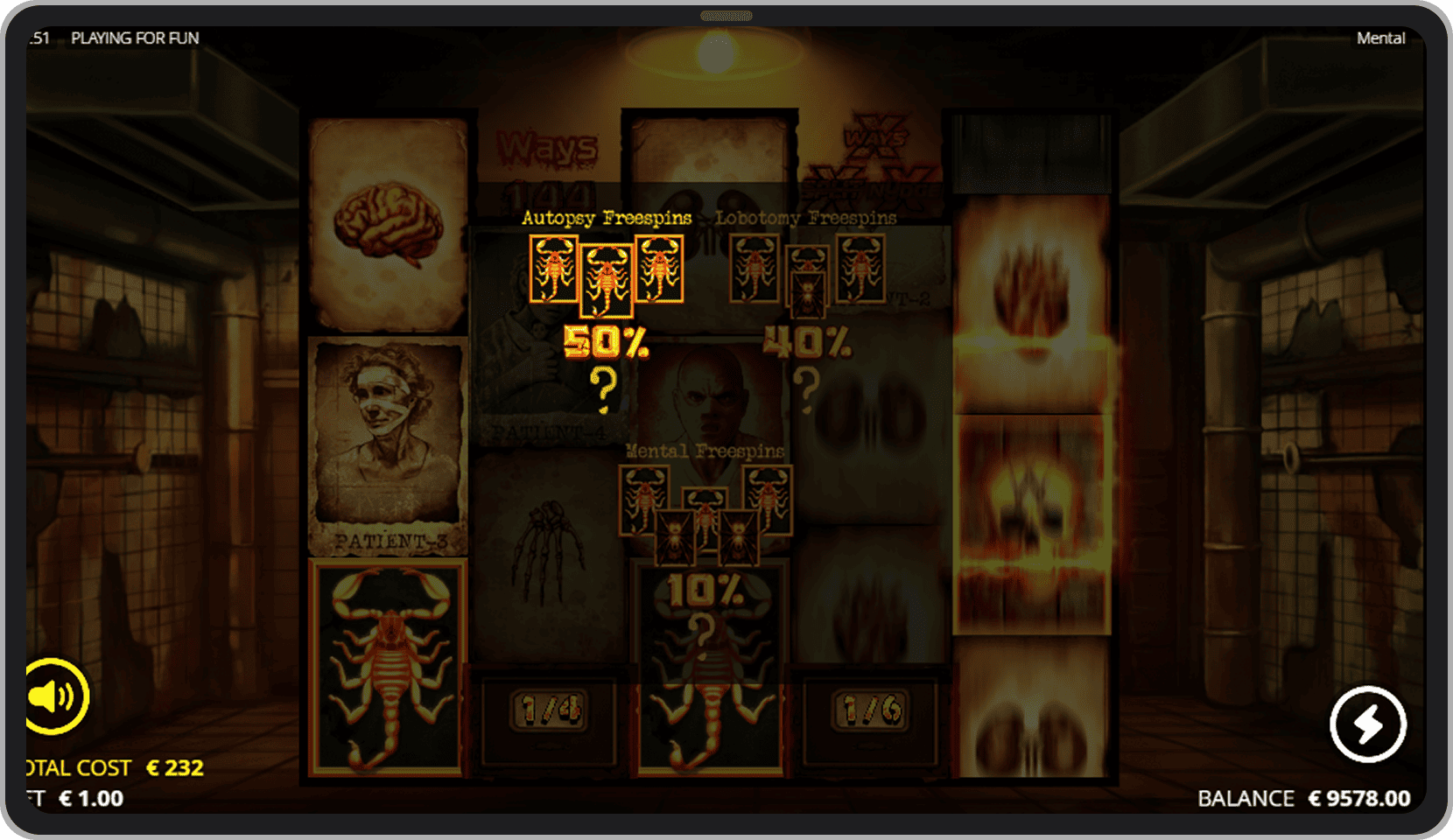Activate the lightning bolt quick spin button
Image resolution: width=1453 pixels, height=840 pixels.
(x=1368, y=724)
